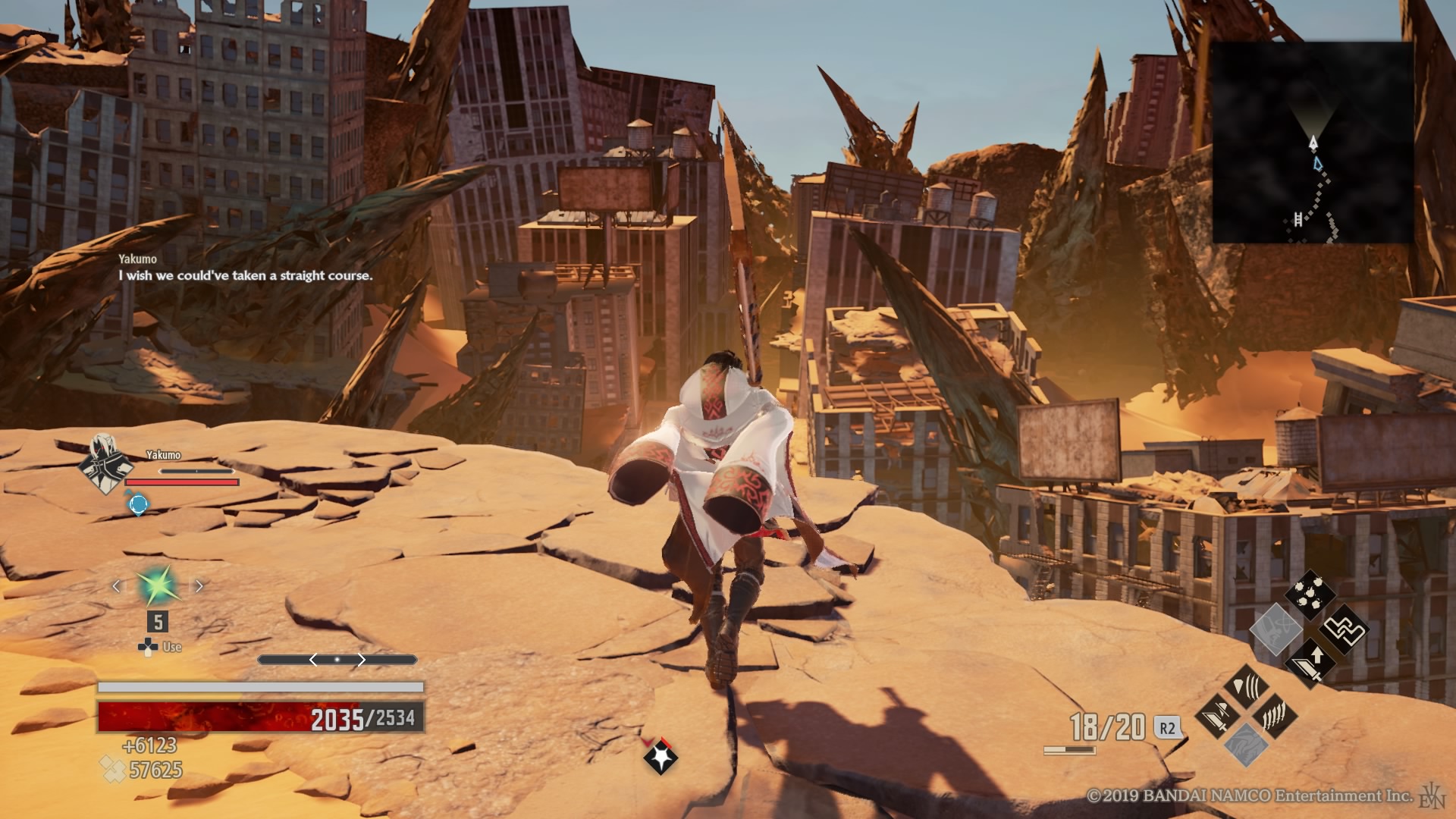Image resolution: width=1456 pixels, height=819 pixels.
Task: Click the blue companion status icon
Action: point(138,504)
